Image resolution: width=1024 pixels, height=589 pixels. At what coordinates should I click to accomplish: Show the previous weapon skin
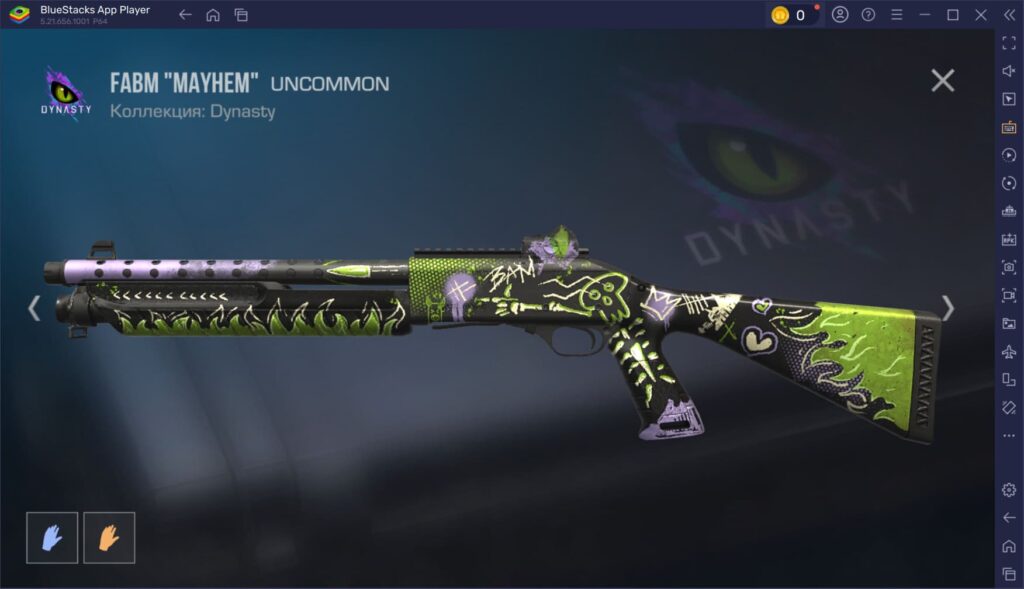pyautogui.click(x=34, y=308)
